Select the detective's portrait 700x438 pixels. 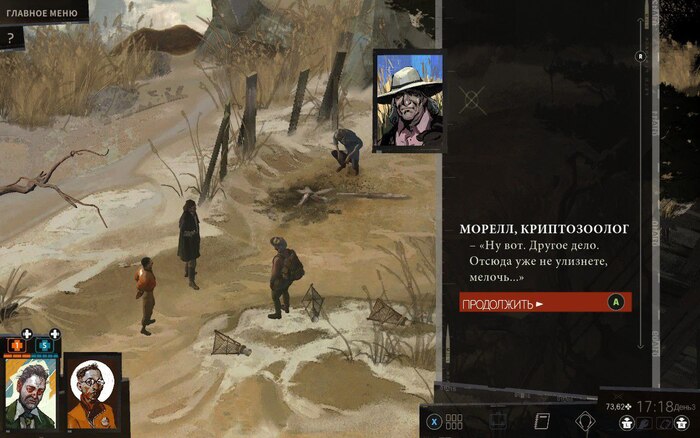coord(30,391)
